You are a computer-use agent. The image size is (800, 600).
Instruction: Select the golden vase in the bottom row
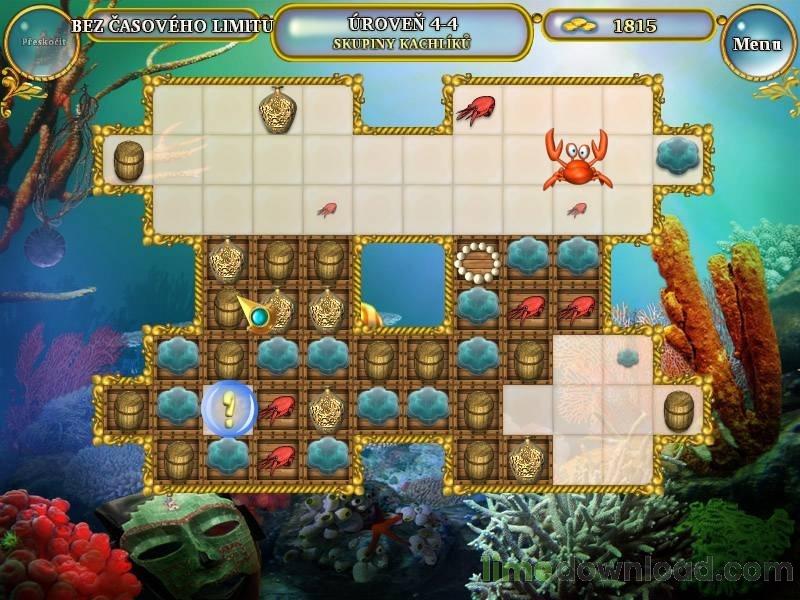(x=528, y=459)
